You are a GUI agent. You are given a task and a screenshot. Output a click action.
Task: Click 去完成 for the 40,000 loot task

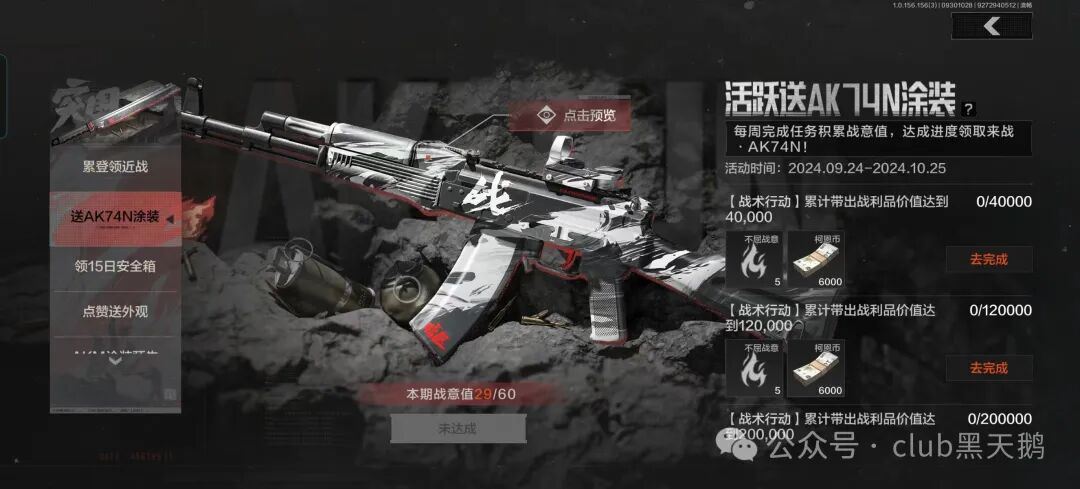pyautogui.click(x=988, y=259)
